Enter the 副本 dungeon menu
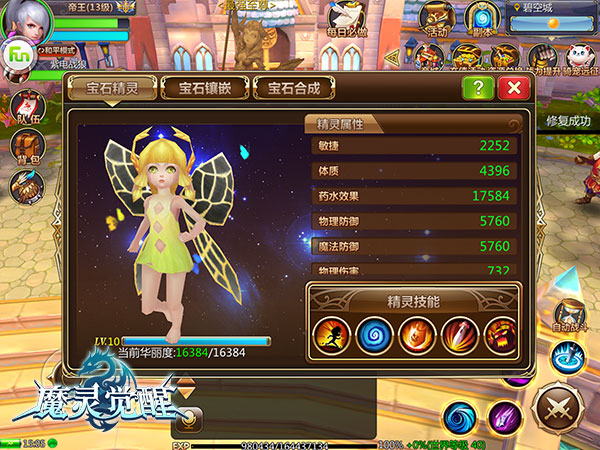600x450 pixels. tap(483, 18)
